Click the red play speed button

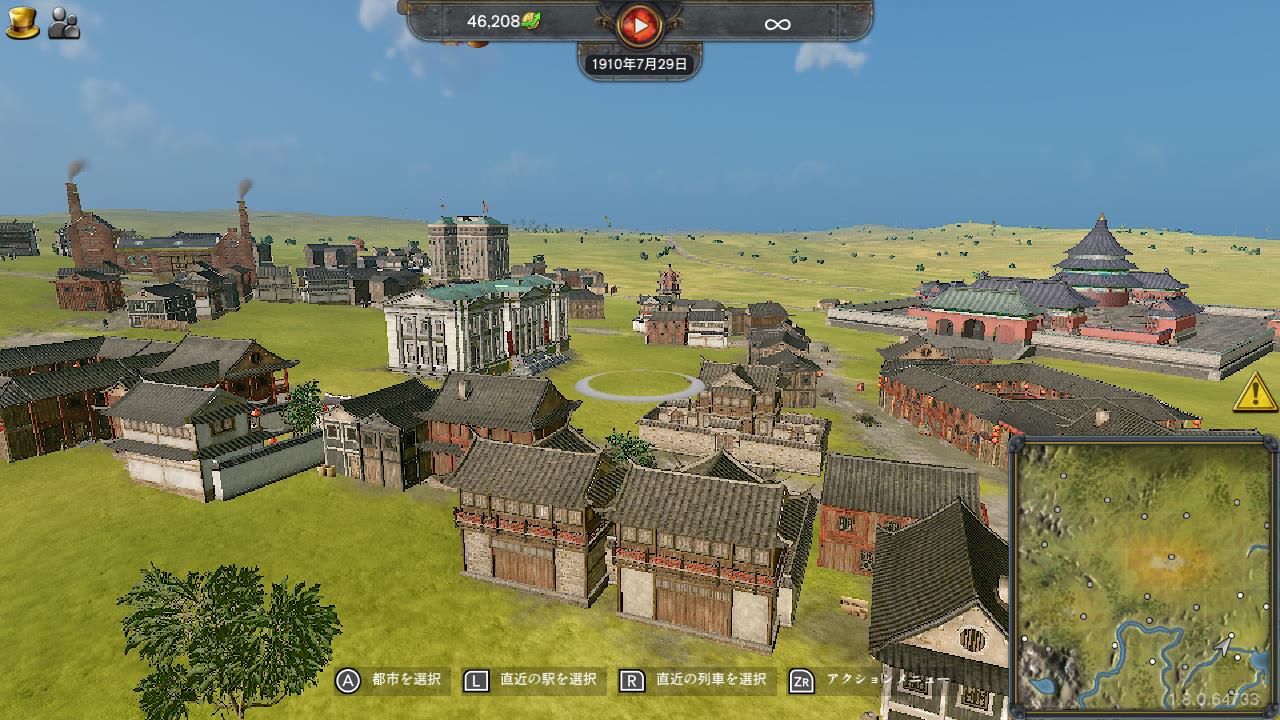(639, 24)
